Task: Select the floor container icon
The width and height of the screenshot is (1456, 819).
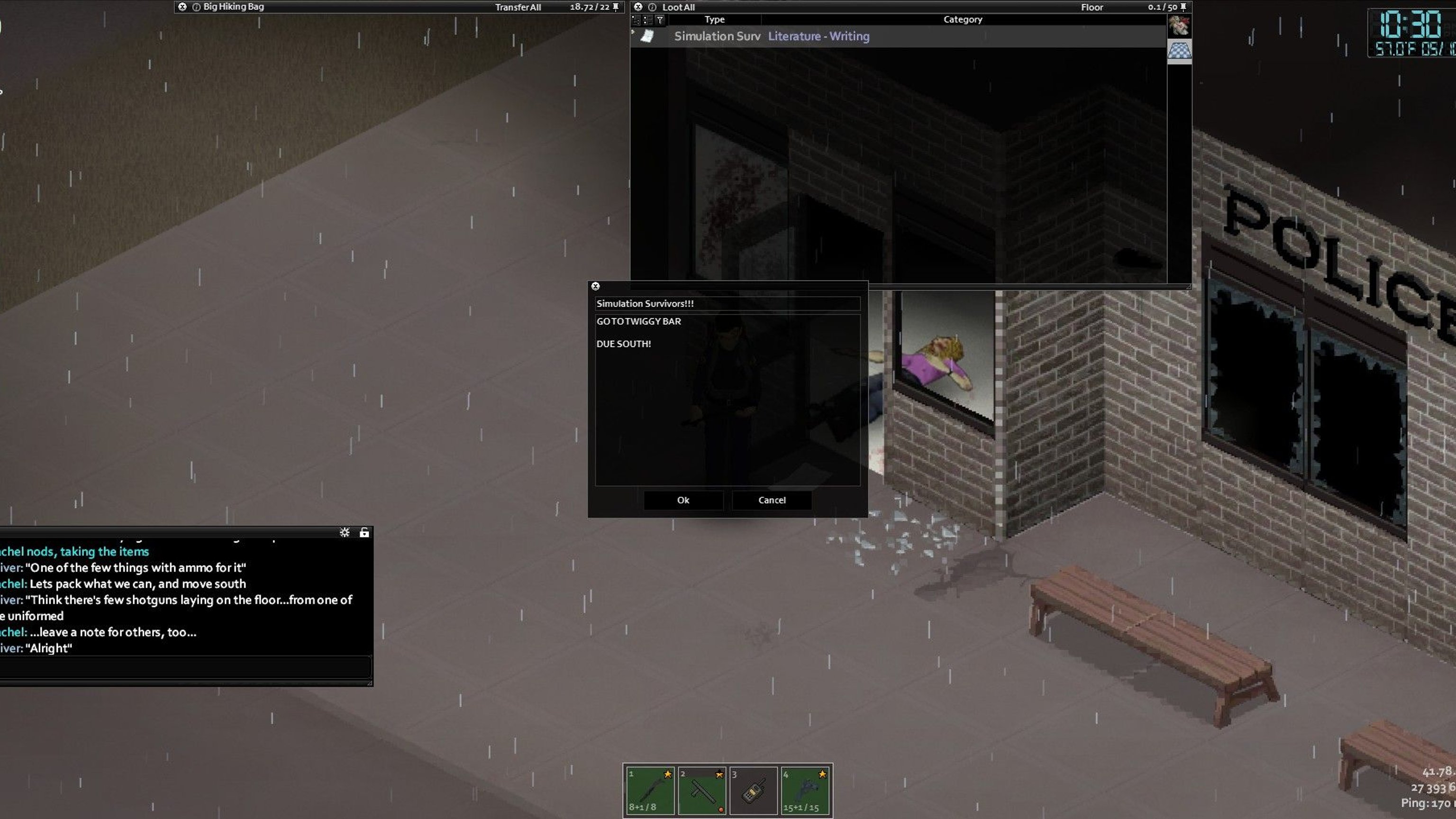Action: coord(1179,50)
